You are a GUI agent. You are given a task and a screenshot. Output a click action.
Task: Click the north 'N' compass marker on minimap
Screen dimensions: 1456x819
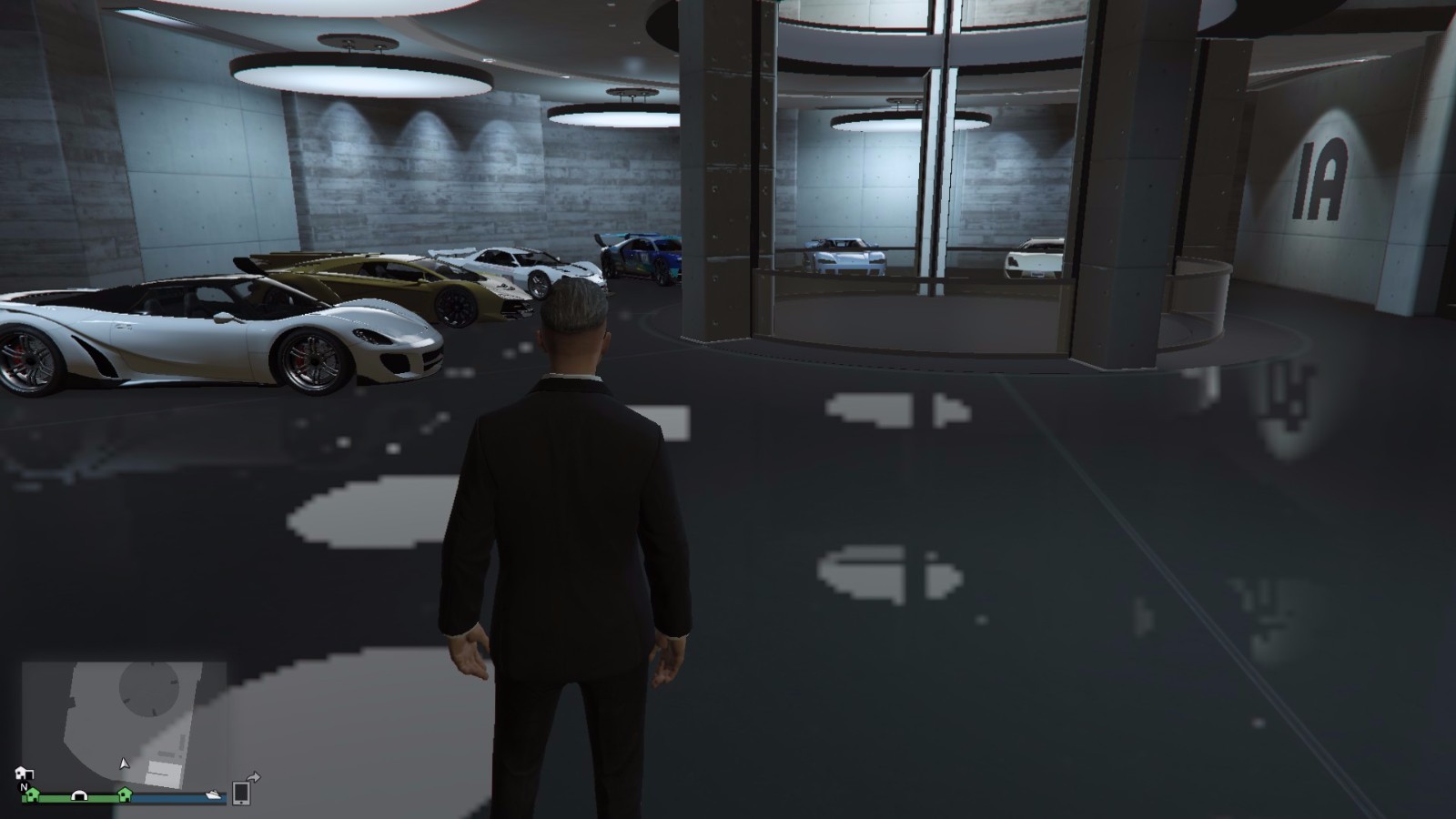pyautogui.click(x=24, y=787)
